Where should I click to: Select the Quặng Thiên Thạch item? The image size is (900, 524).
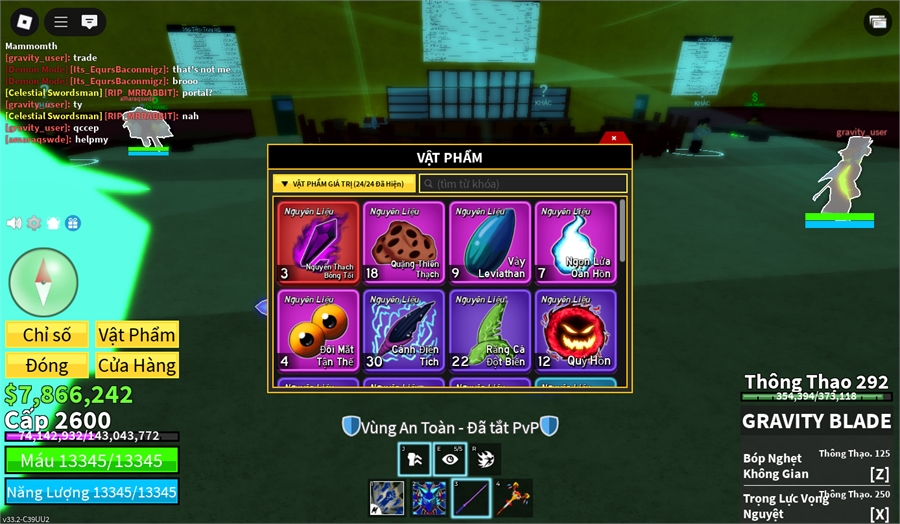pos(404,243)
